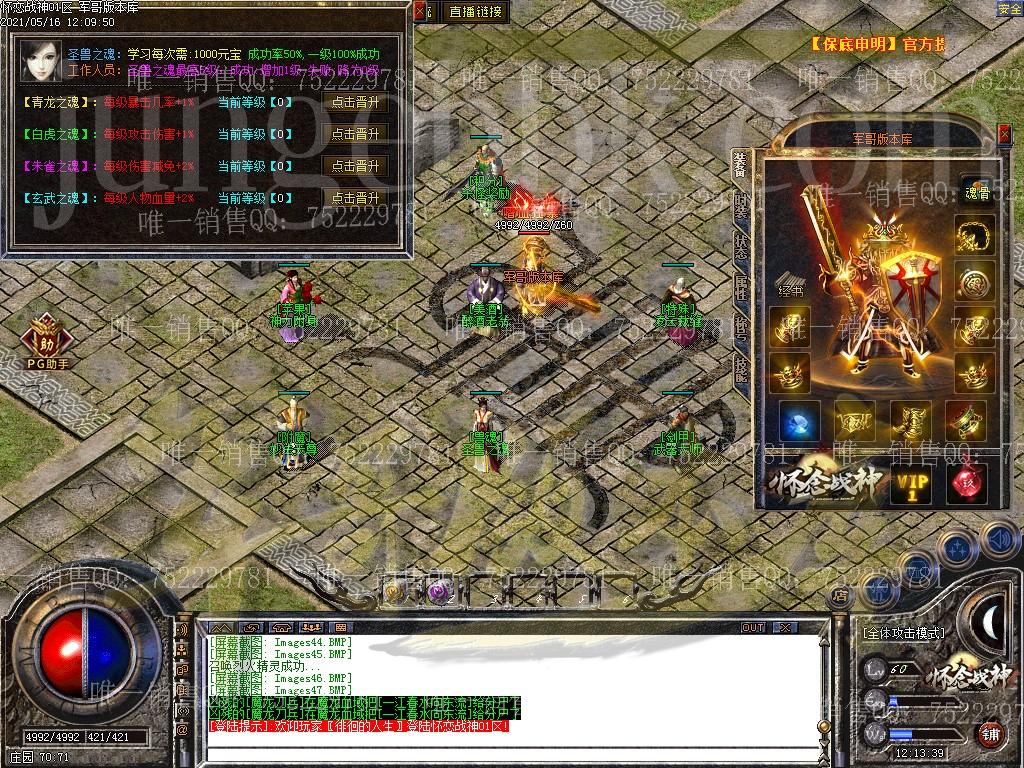Select the blue diamond gem slot
1024x768 pixels.
tap(799, 421)
